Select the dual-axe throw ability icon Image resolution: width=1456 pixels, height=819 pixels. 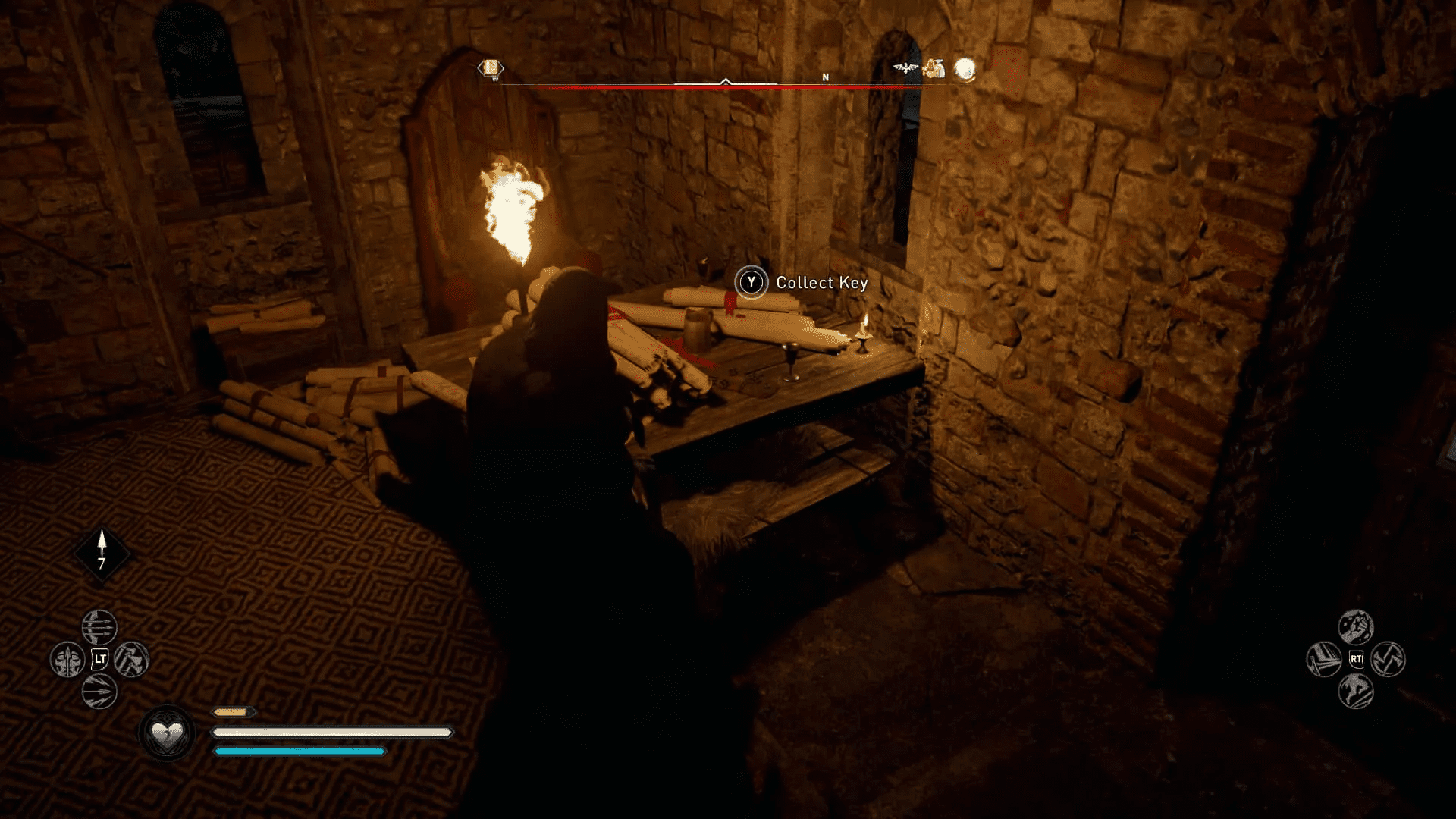tap(133, 659)
